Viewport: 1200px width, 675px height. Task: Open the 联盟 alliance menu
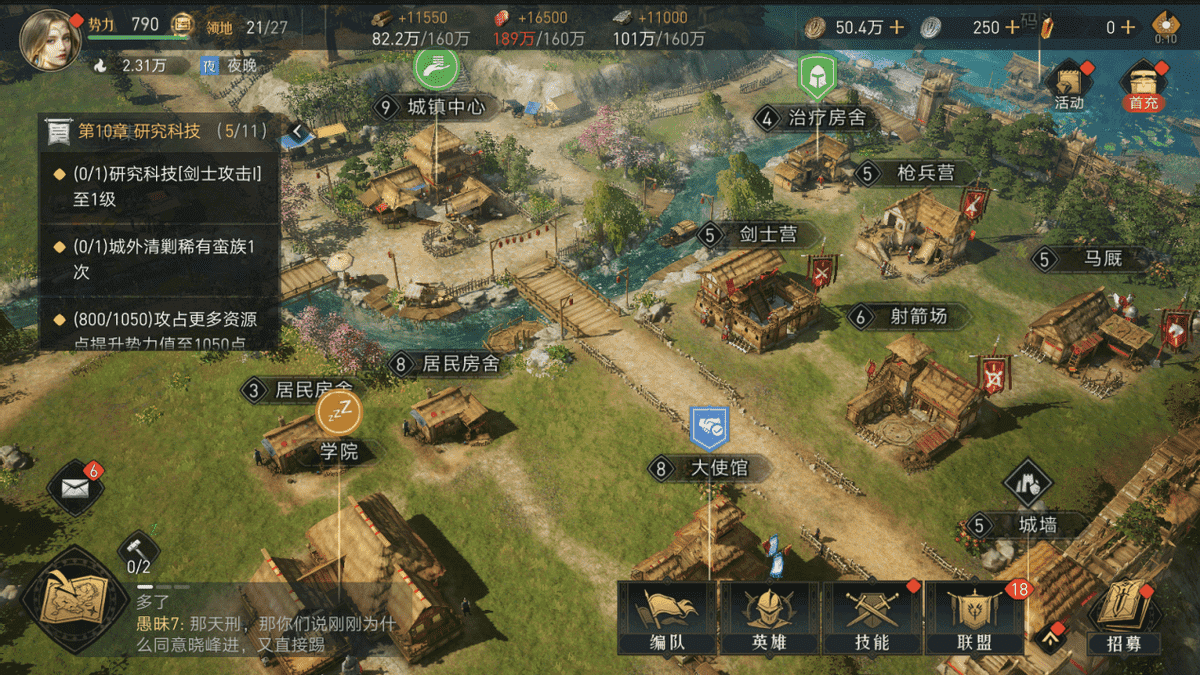974,619
